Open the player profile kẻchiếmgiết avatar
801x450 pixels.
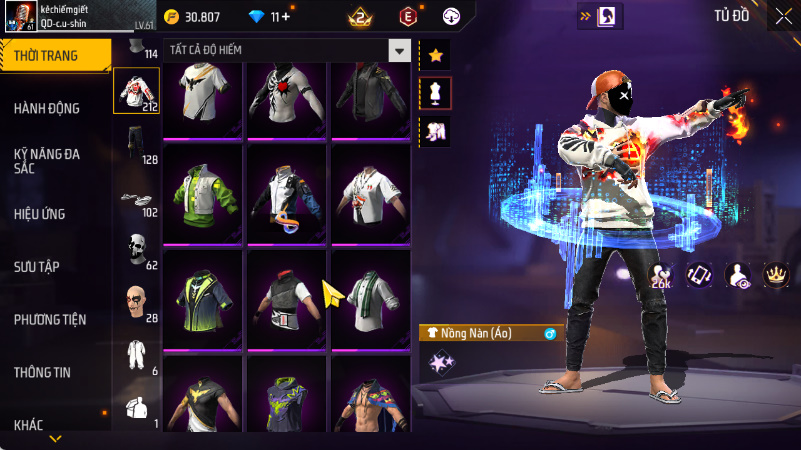point(20,17)
